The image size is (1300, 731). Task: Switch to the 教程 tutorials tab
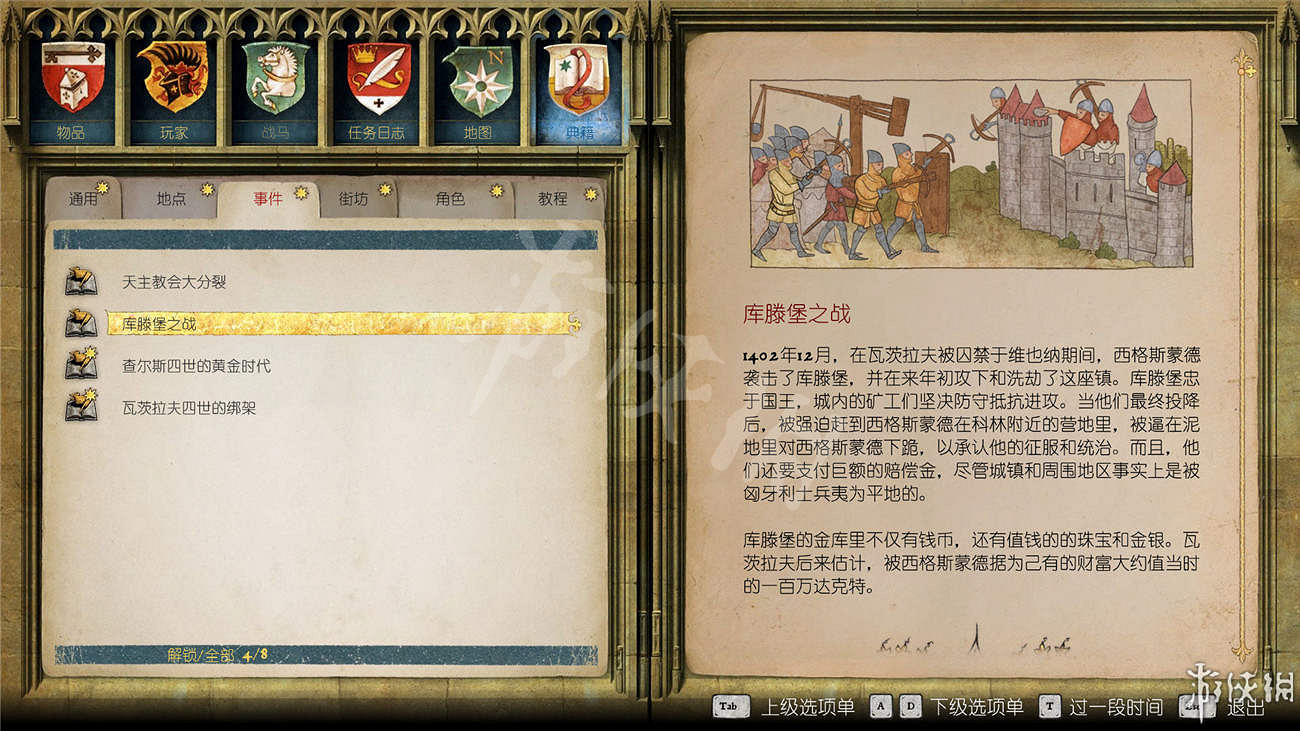pyautogui.click(x=552, y=198)
